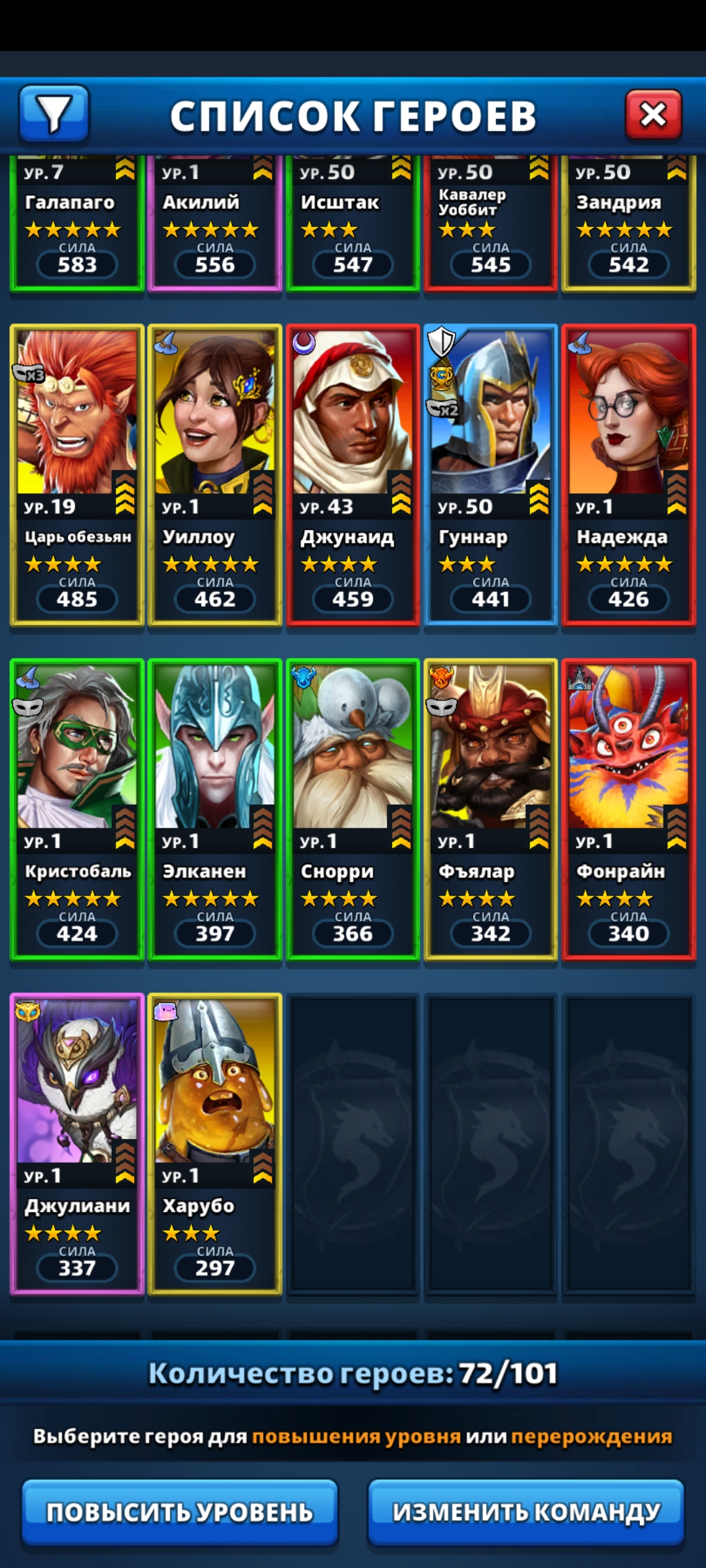706x1568 pixels.
Task: Open the Царь обезьян hero card
Action: 77,475
